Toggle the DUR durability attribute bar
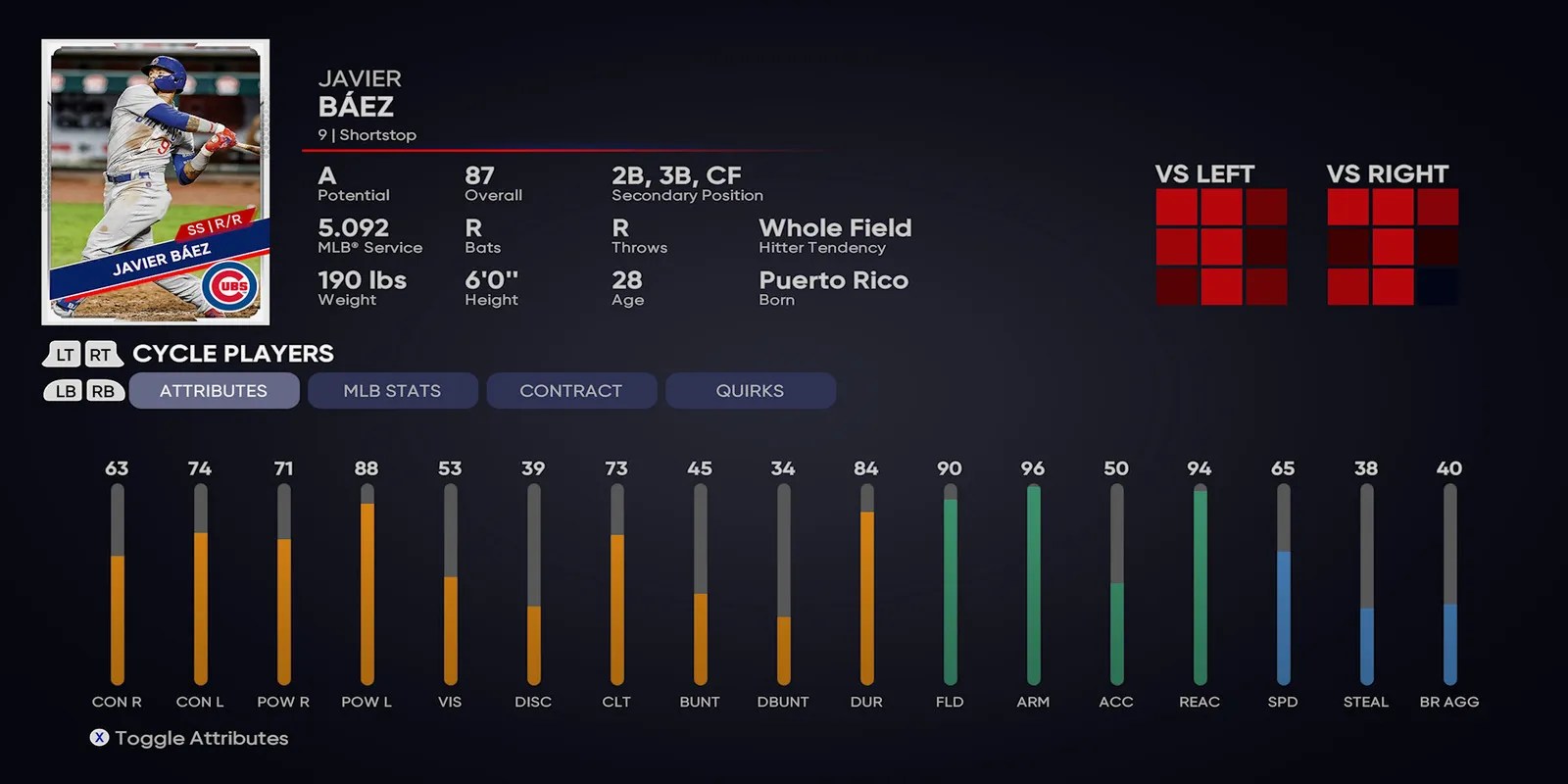 (866, 588)
